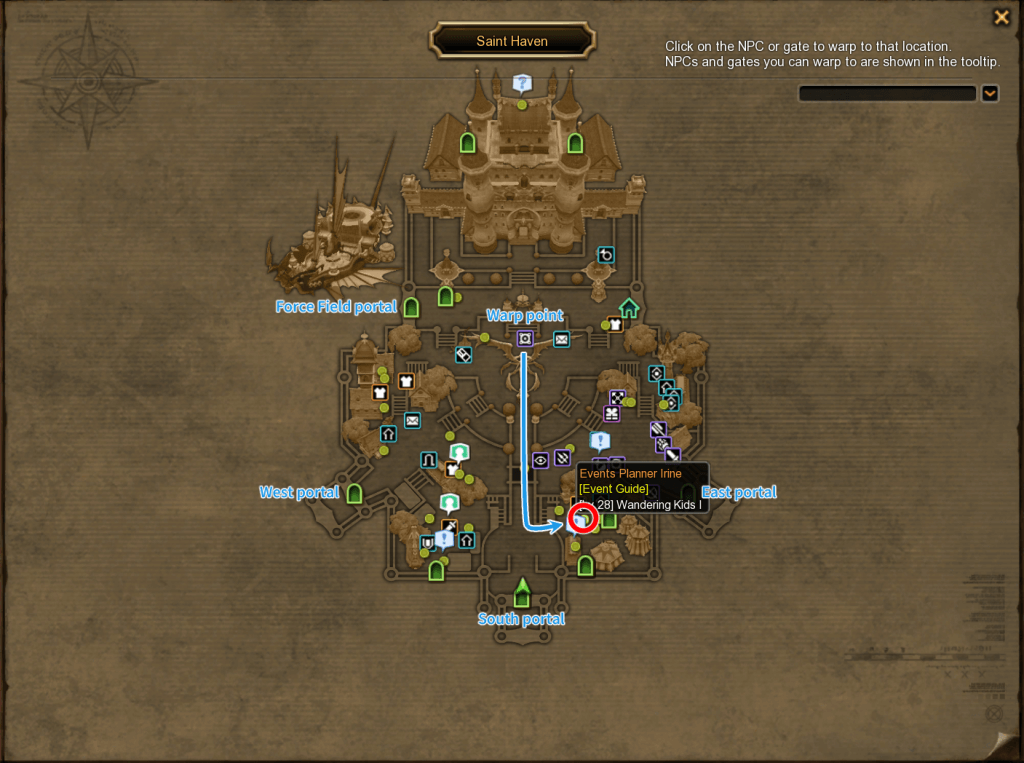Screen dimensions: 1024x763
Task: Open the map location dropdown arrow
Action: tap(990, 93)
